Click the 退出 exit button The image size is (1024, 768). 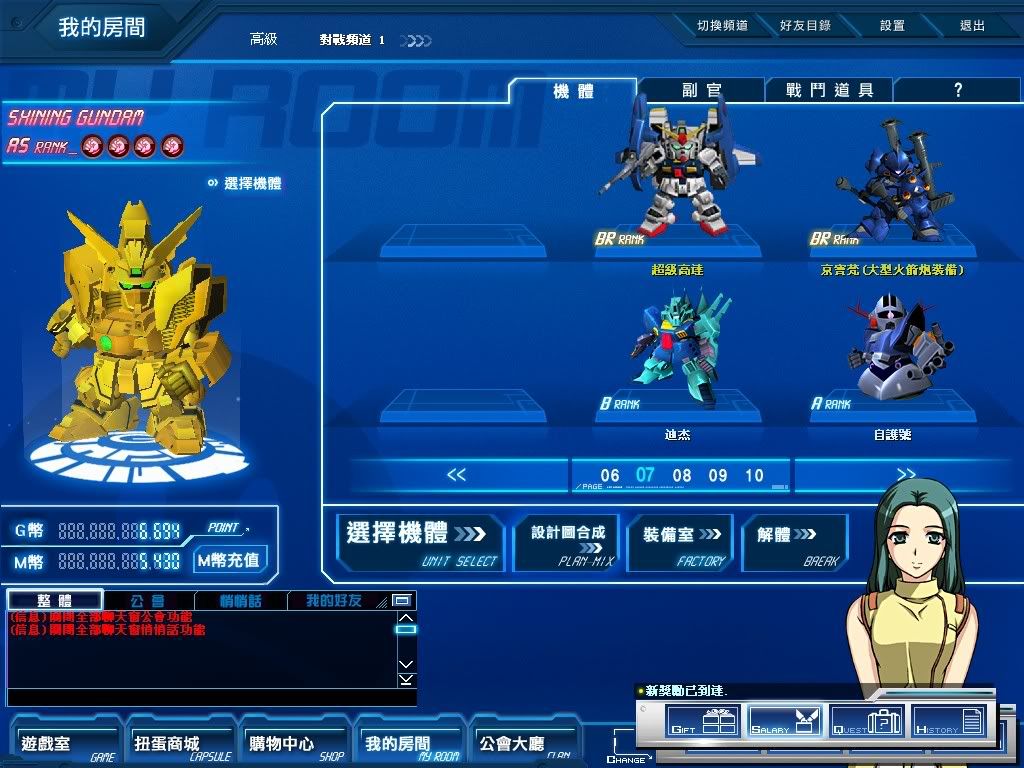click(972, 26)
